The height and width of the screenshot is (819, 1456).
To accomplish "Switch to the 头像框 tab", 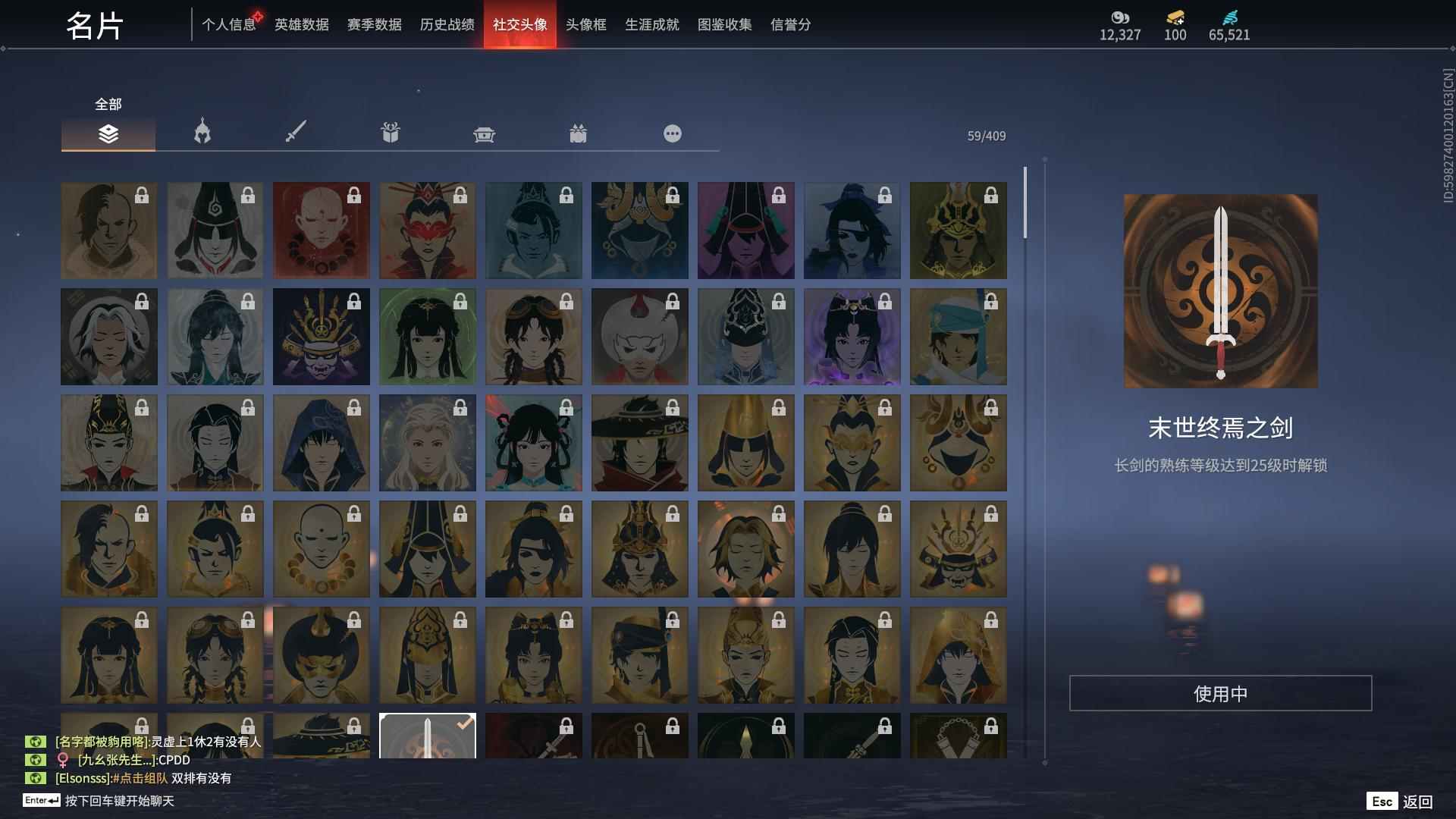I will point(584,24).
